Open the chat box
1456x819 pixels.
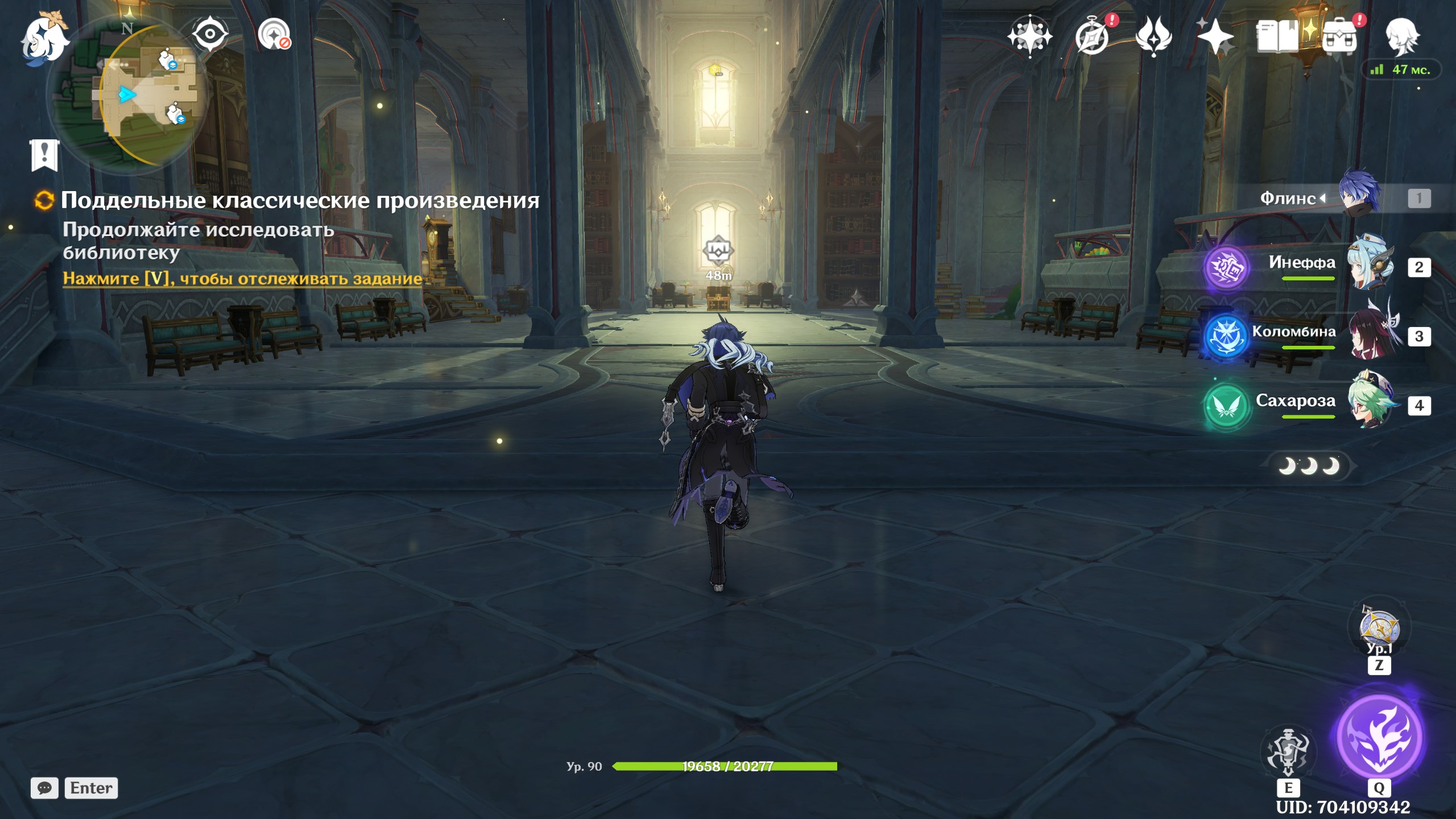click(x=44, y=788)
